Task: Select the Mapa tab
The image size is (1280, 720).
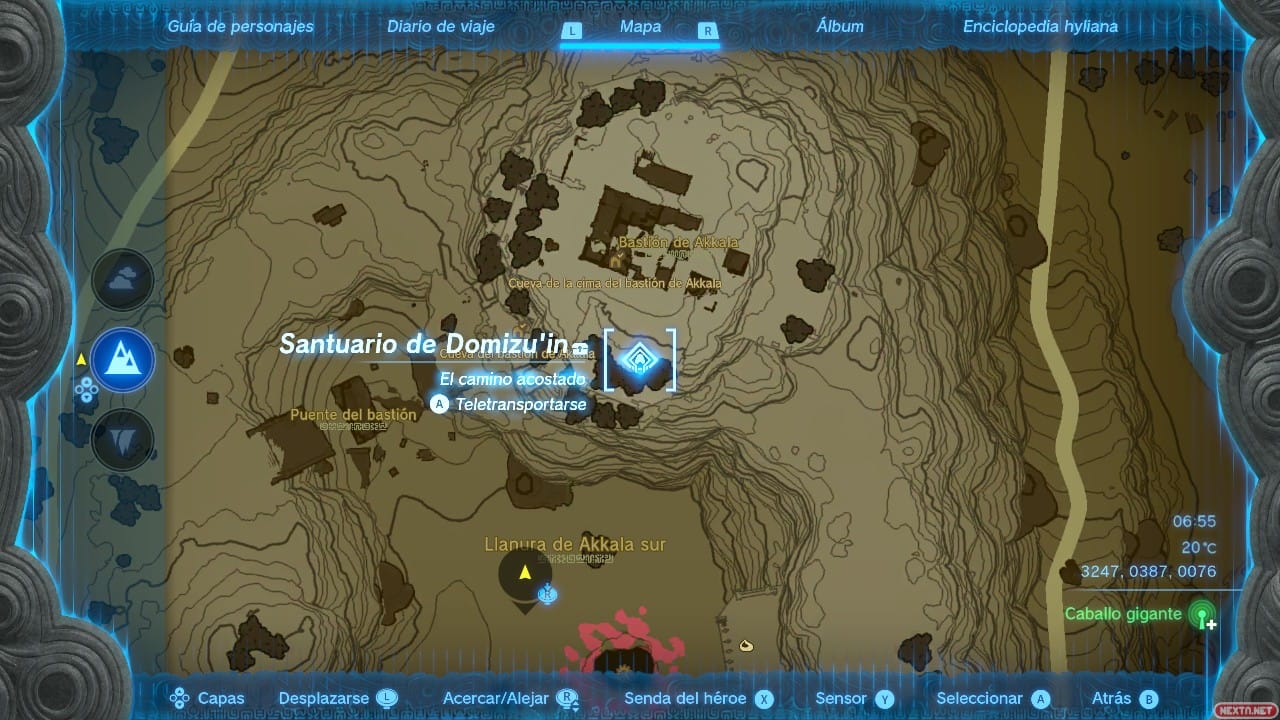Action: 640,27
